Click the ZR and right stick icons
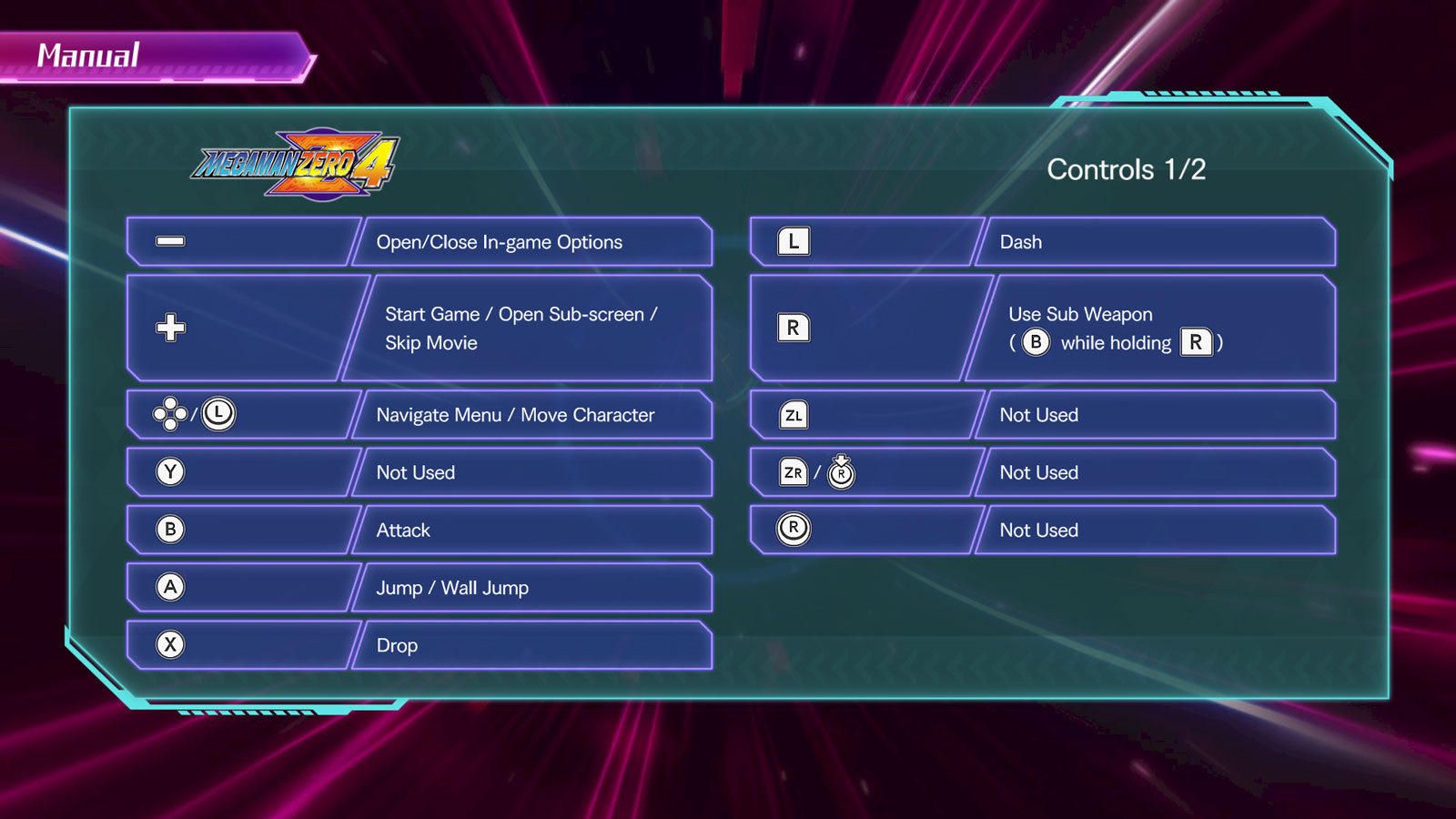Viewport: 1456px width, 819px height. (x=814, y=472)
